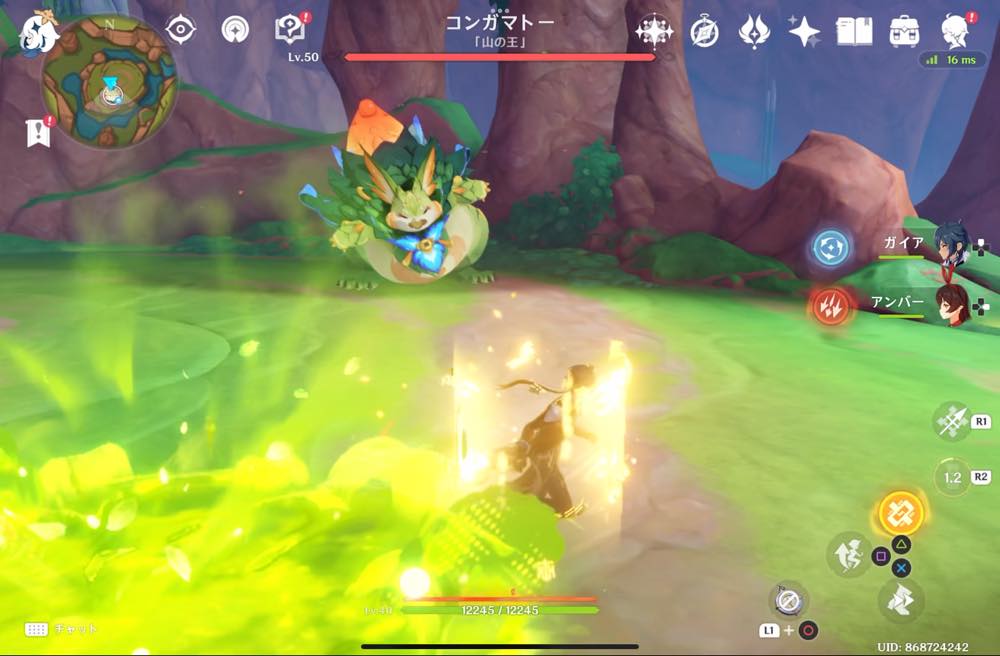Activate the glowing orange elemental burst
This screenshot has height=656, width=1000.
(x=901, y=514)
